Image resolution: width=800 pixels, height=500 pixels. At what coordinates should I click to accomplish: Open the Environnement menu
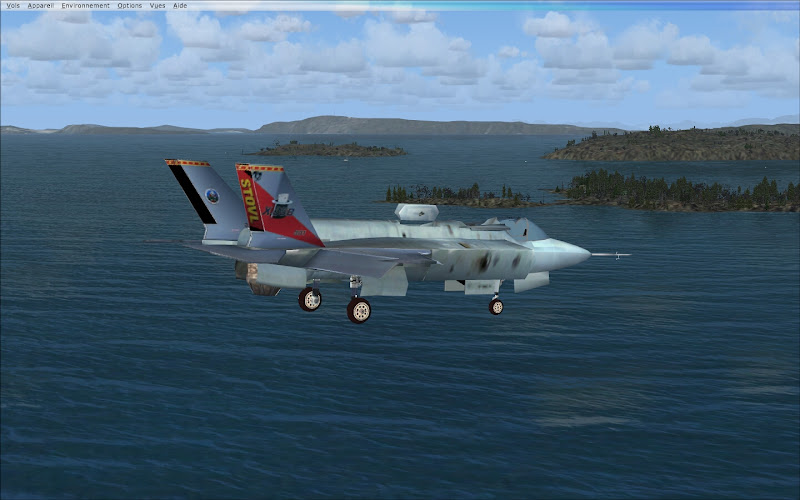(86, 5)
